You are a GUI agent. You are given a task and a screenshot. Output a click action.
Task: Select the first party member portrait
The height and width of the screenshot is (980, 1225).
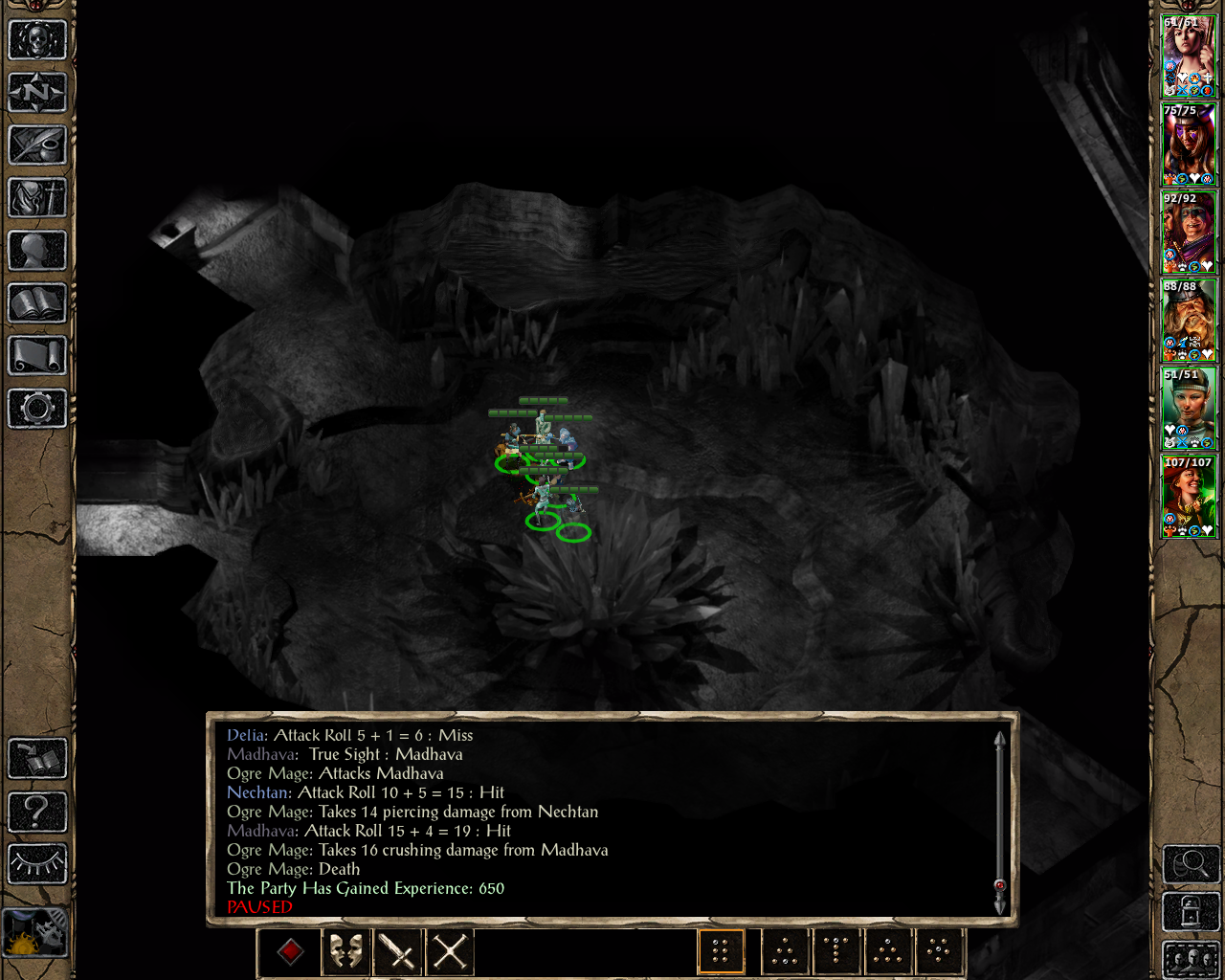pos(1188,56)
